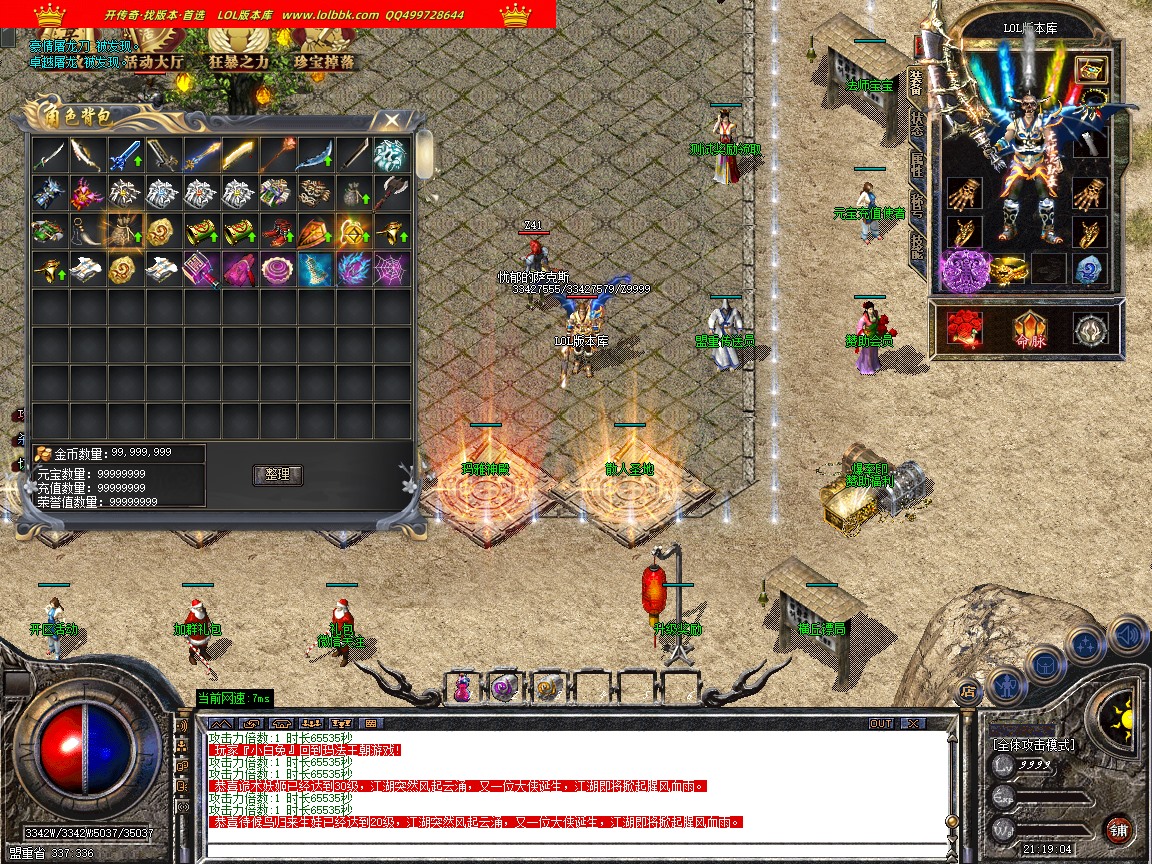The height and width of the screenshot is (864, 1152).
Task: Click the OUT button above chat
Action: (x=880, y=723)
